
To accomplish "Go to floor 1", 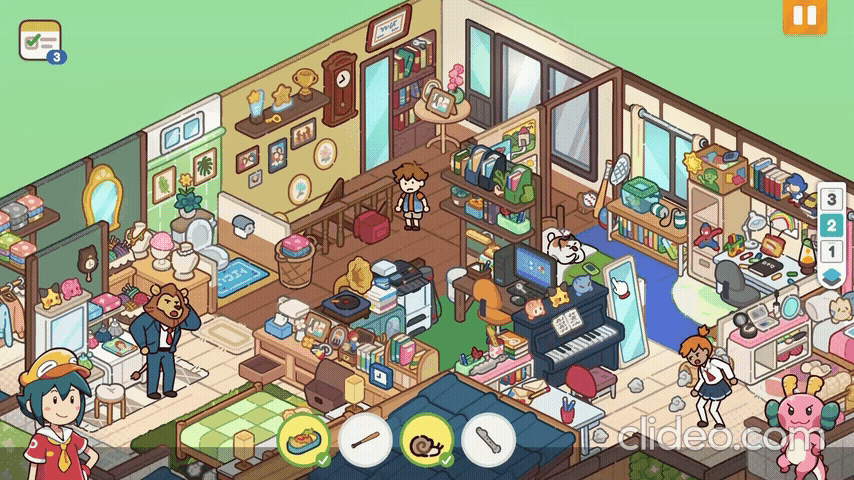I will tap(830, 251).
